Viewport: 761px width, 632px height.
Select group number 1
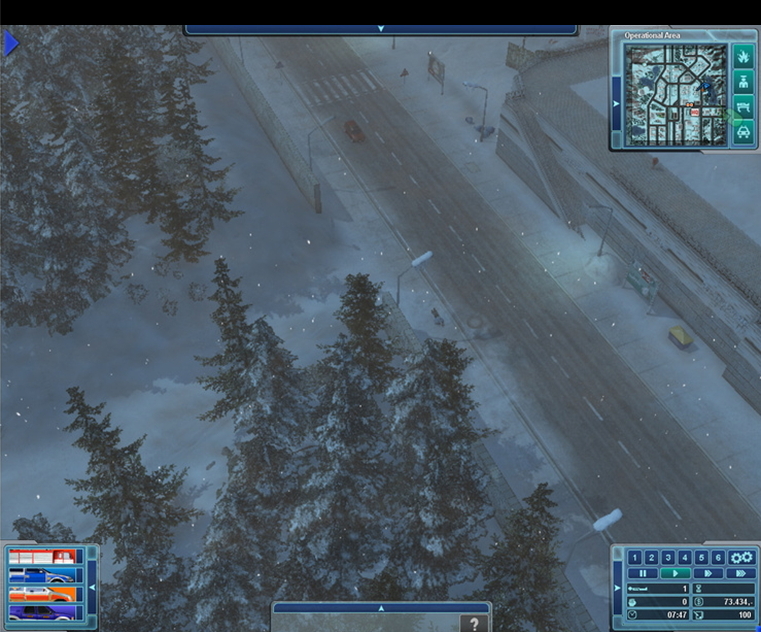634,557
